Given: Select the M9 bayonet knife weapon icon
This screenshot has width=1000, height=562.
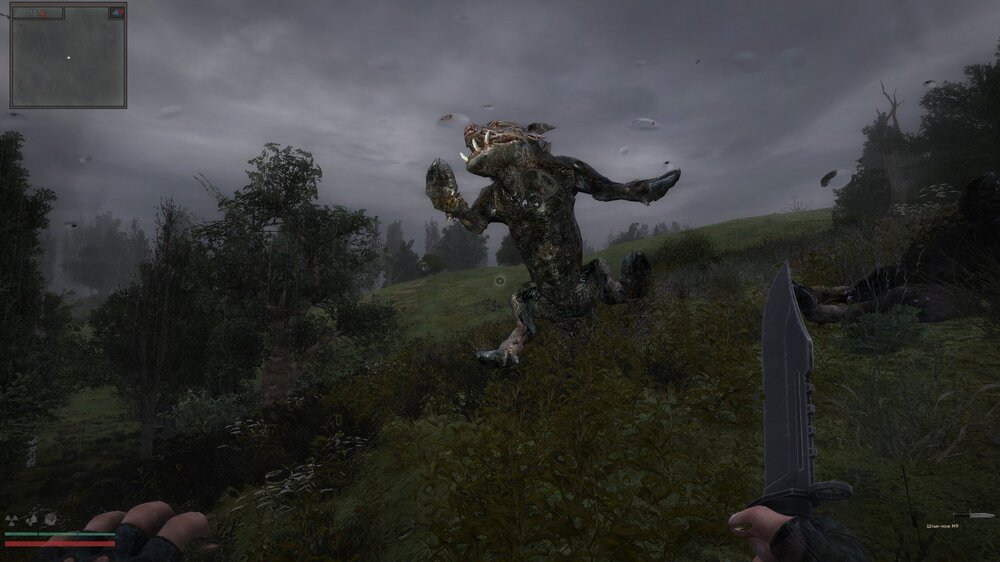Looking at the screenshot, I should (x=974, y=515).
